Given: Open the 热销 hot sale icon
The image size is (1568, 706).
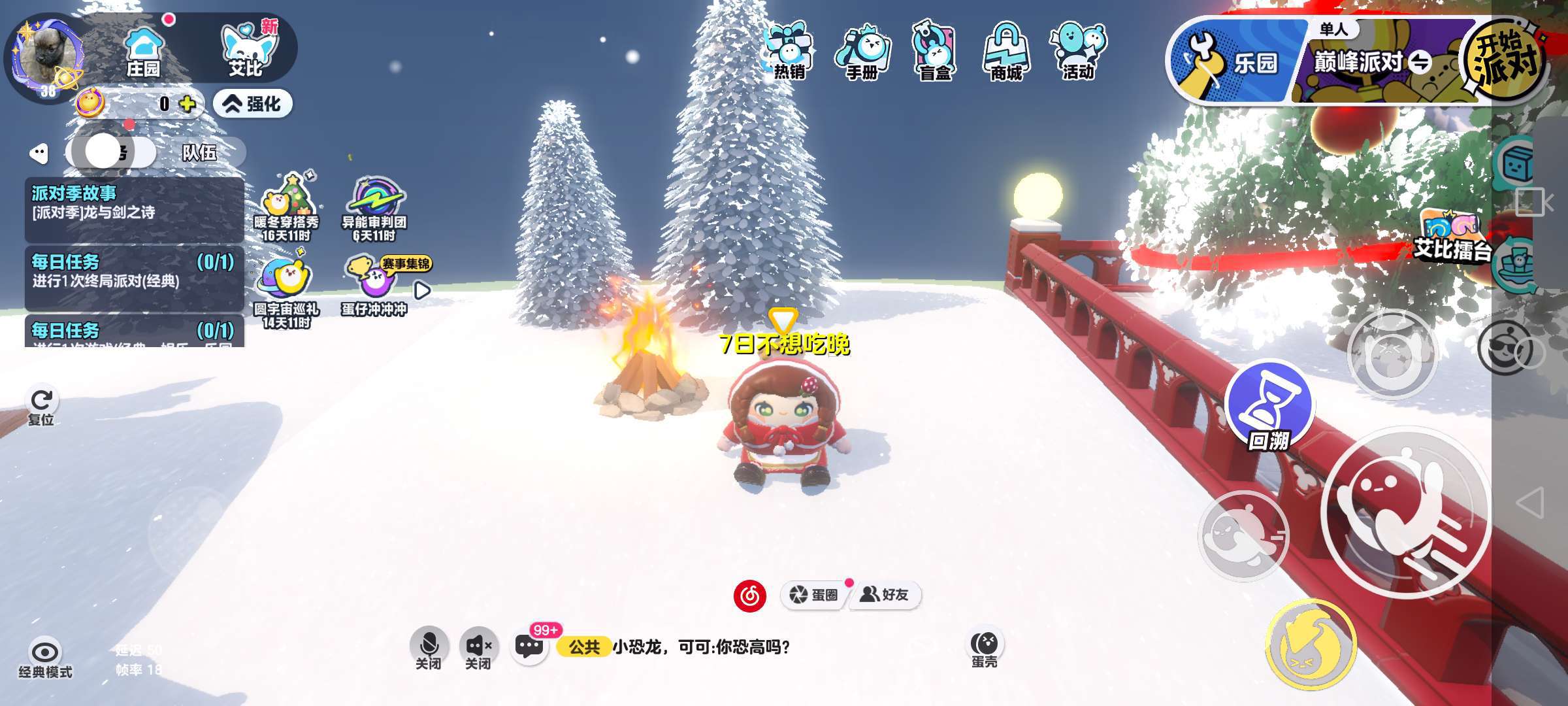Looking at the screenshot, I should (x=789, y=51).
